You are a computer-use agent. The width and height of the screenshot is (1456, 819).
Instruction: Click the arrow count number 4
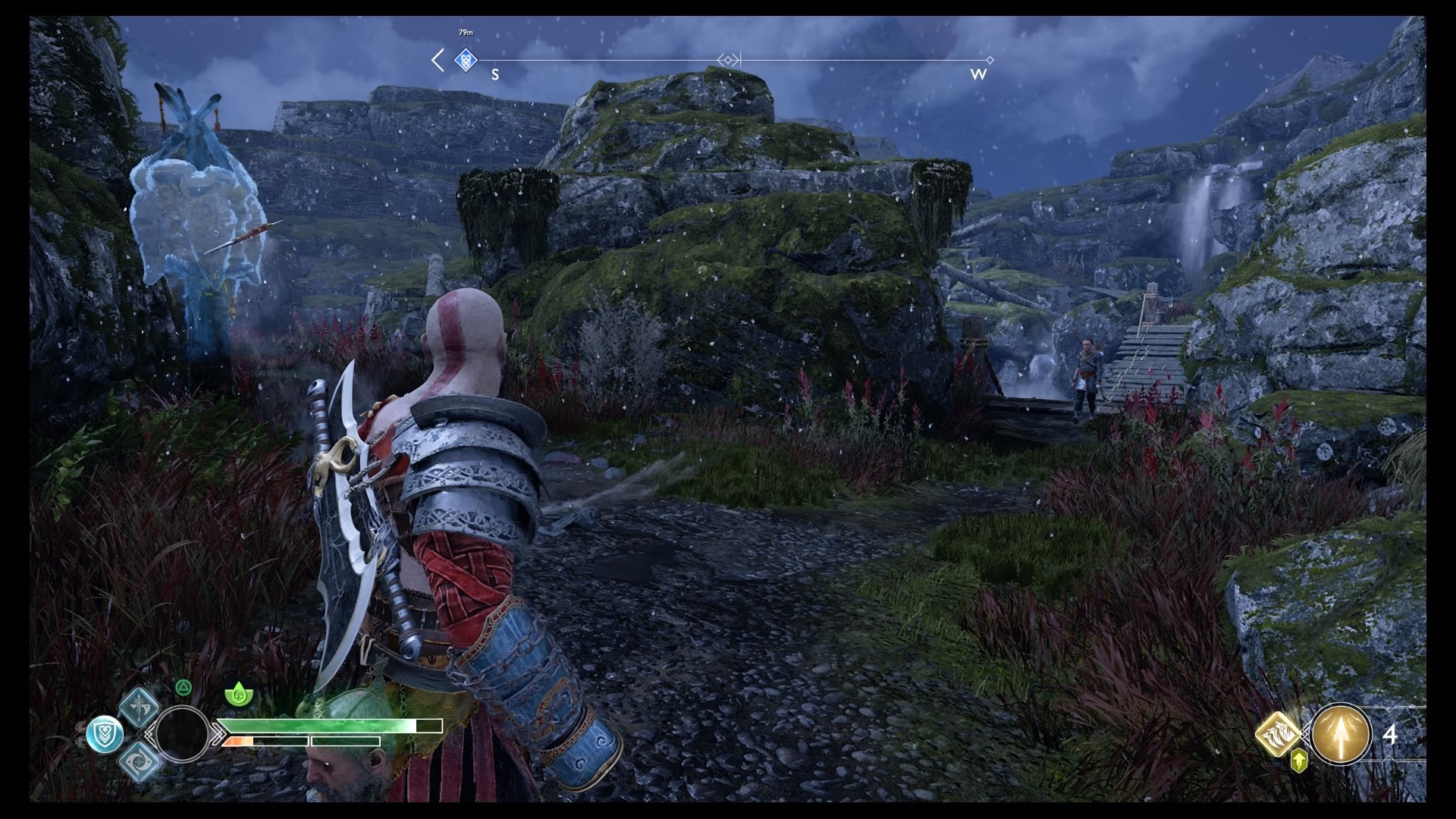pyautogui.click(x=1390, y=734)
